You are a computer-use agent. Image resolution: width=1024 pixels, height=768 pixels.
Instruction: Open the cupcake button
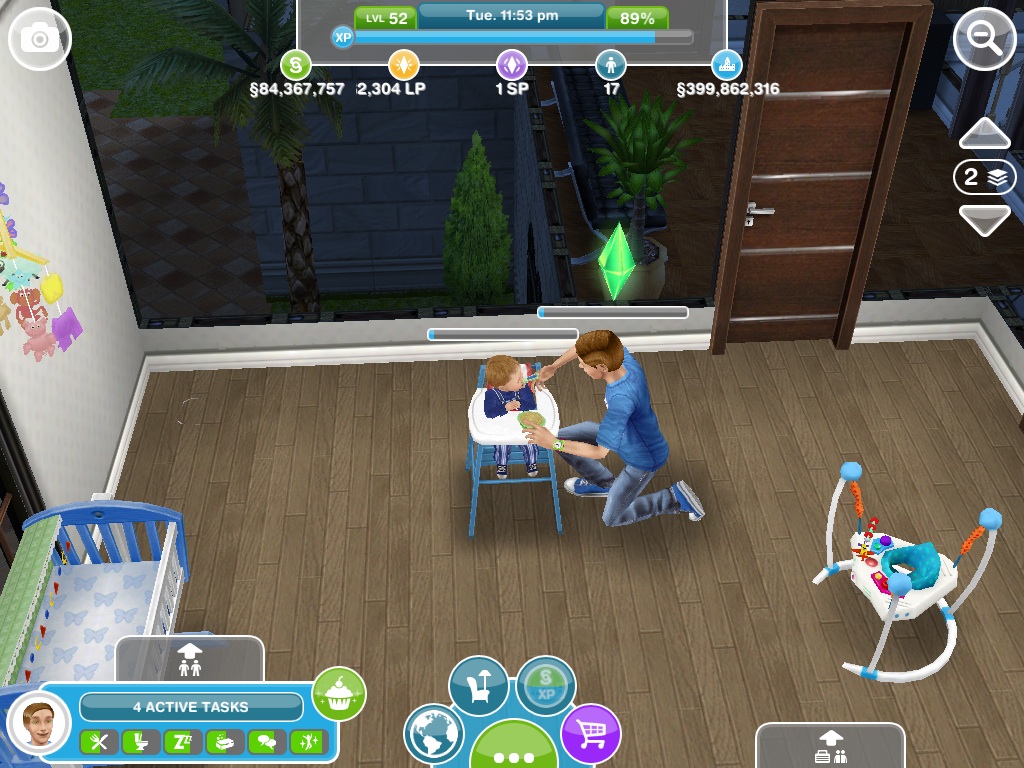pos(339,693)
